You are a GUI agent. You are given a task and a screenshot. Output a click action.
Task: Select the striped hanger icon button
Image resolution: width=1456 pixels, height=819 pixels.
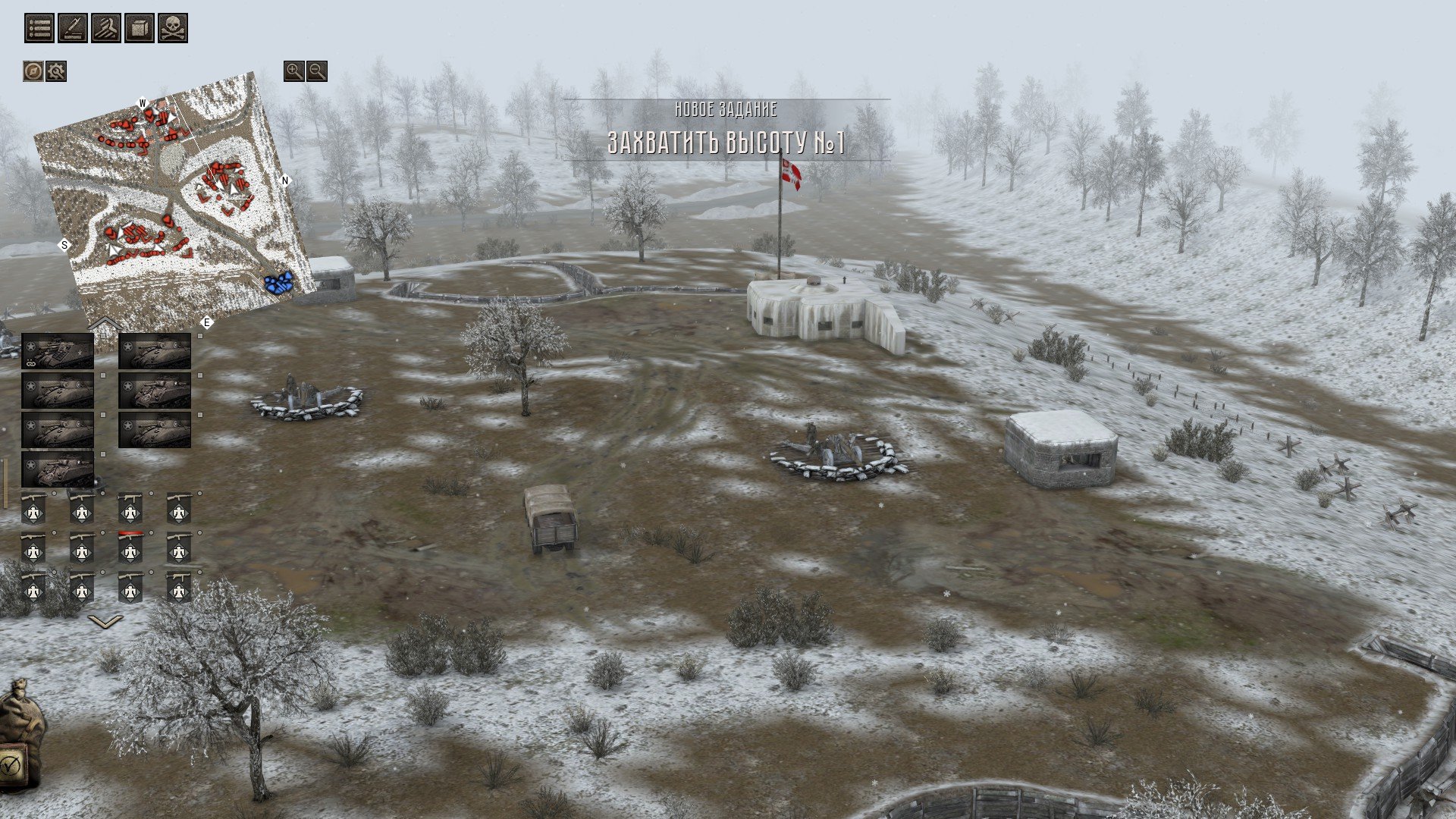pos(106,28)
